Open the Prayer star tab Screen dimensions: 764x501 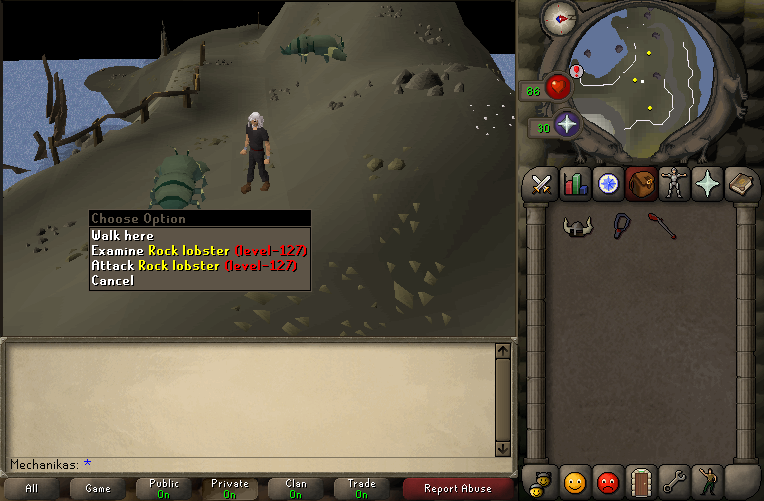pos(707,184)
